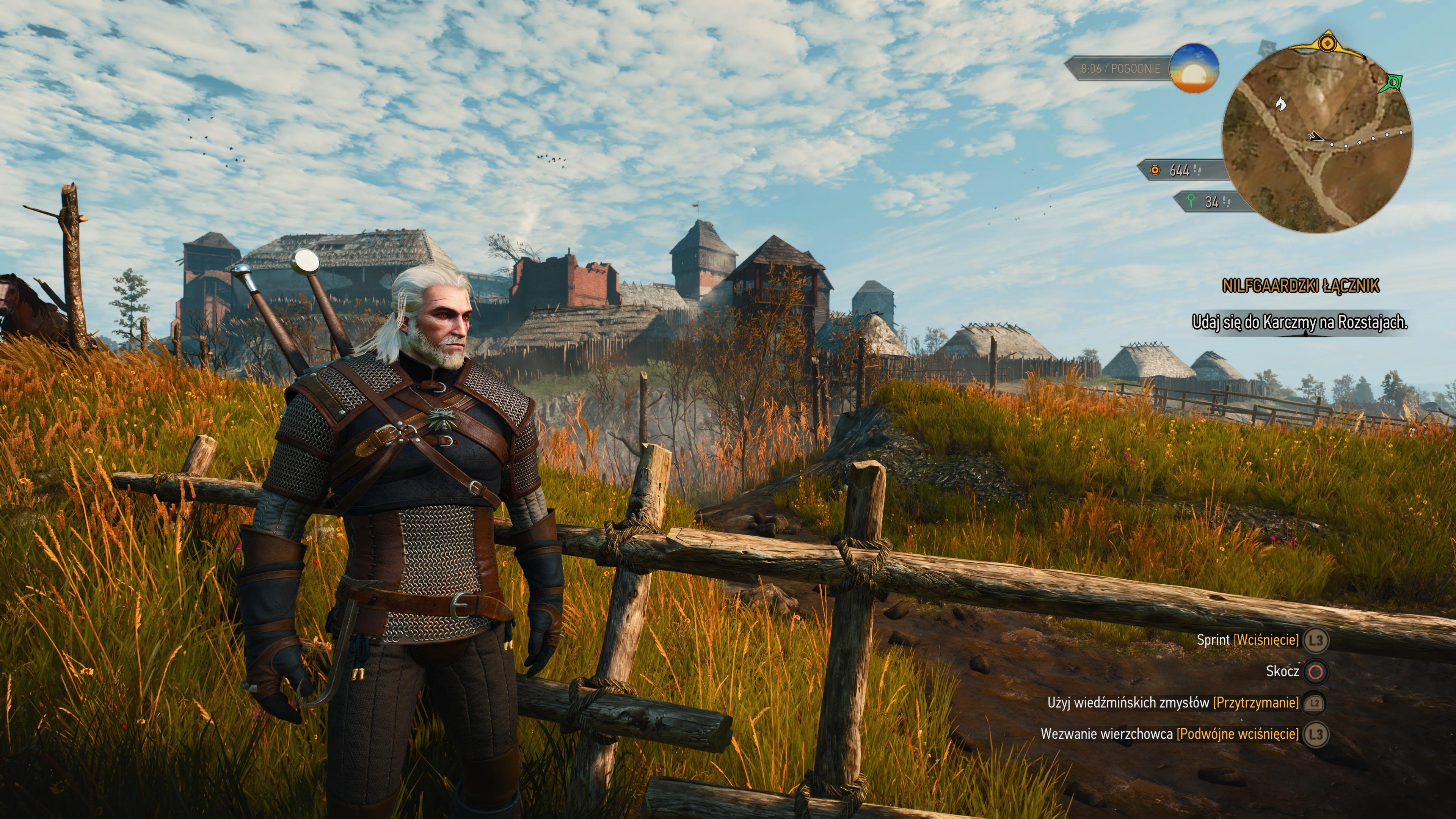Select the white horse icon on minimap

(1281, 103)
